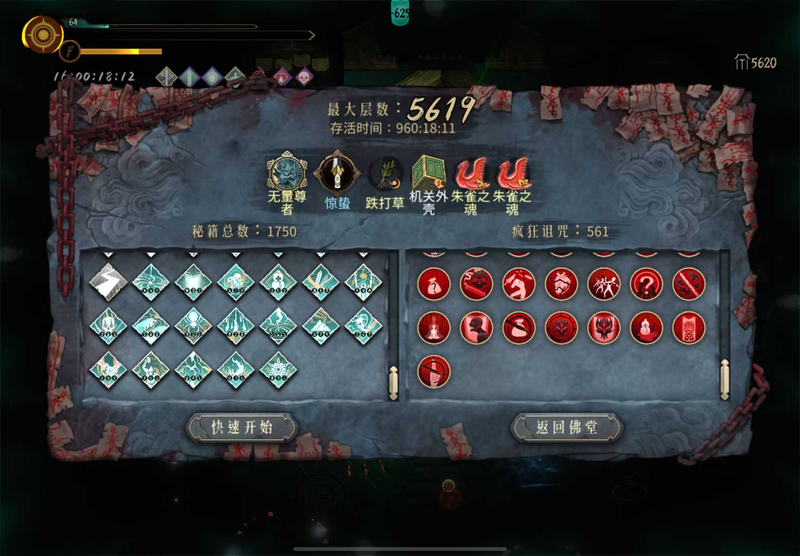Click the 快速开始 quick start button

pos(242,428)
